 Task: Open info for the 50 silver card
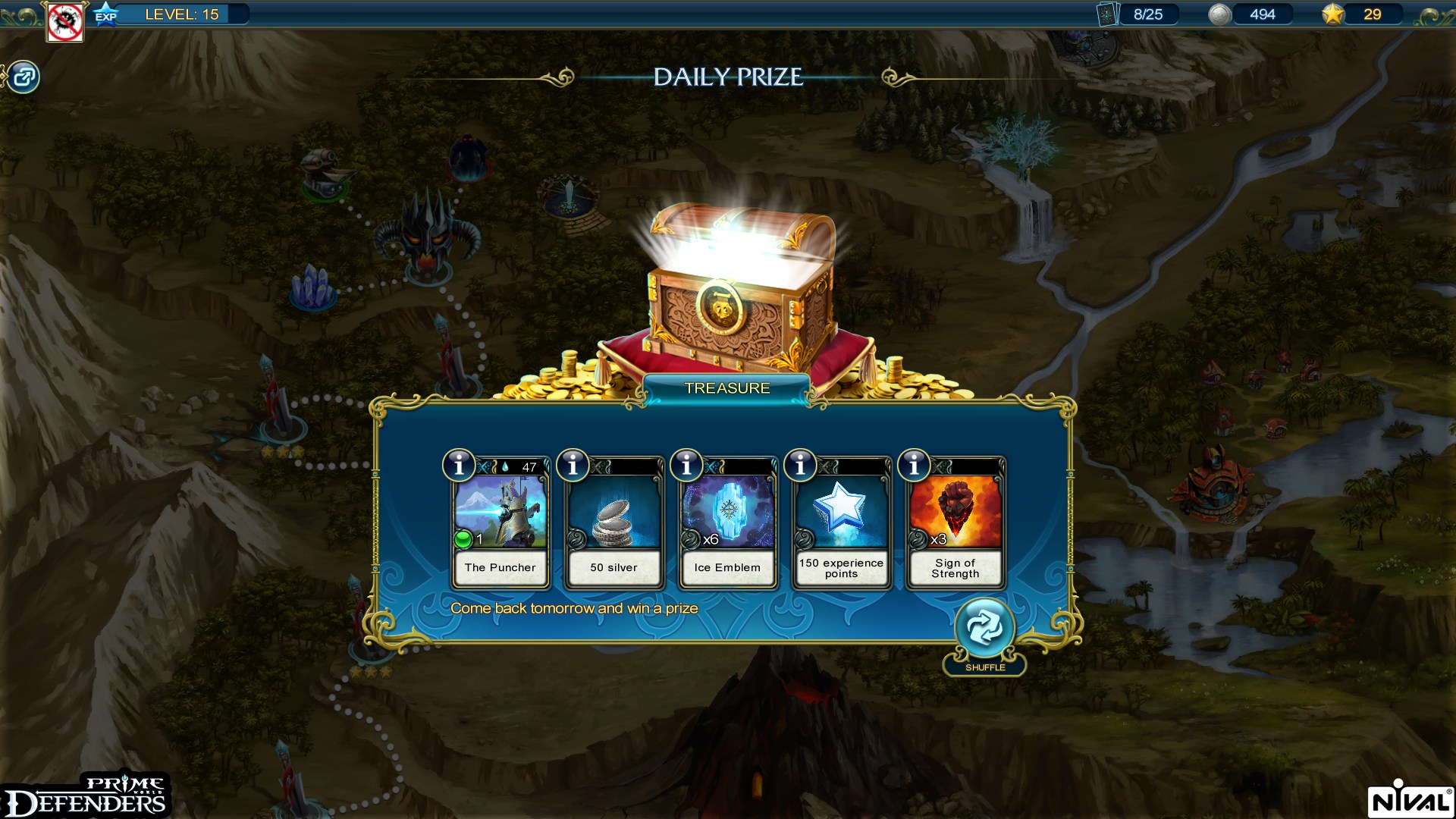tap(572, 466)
